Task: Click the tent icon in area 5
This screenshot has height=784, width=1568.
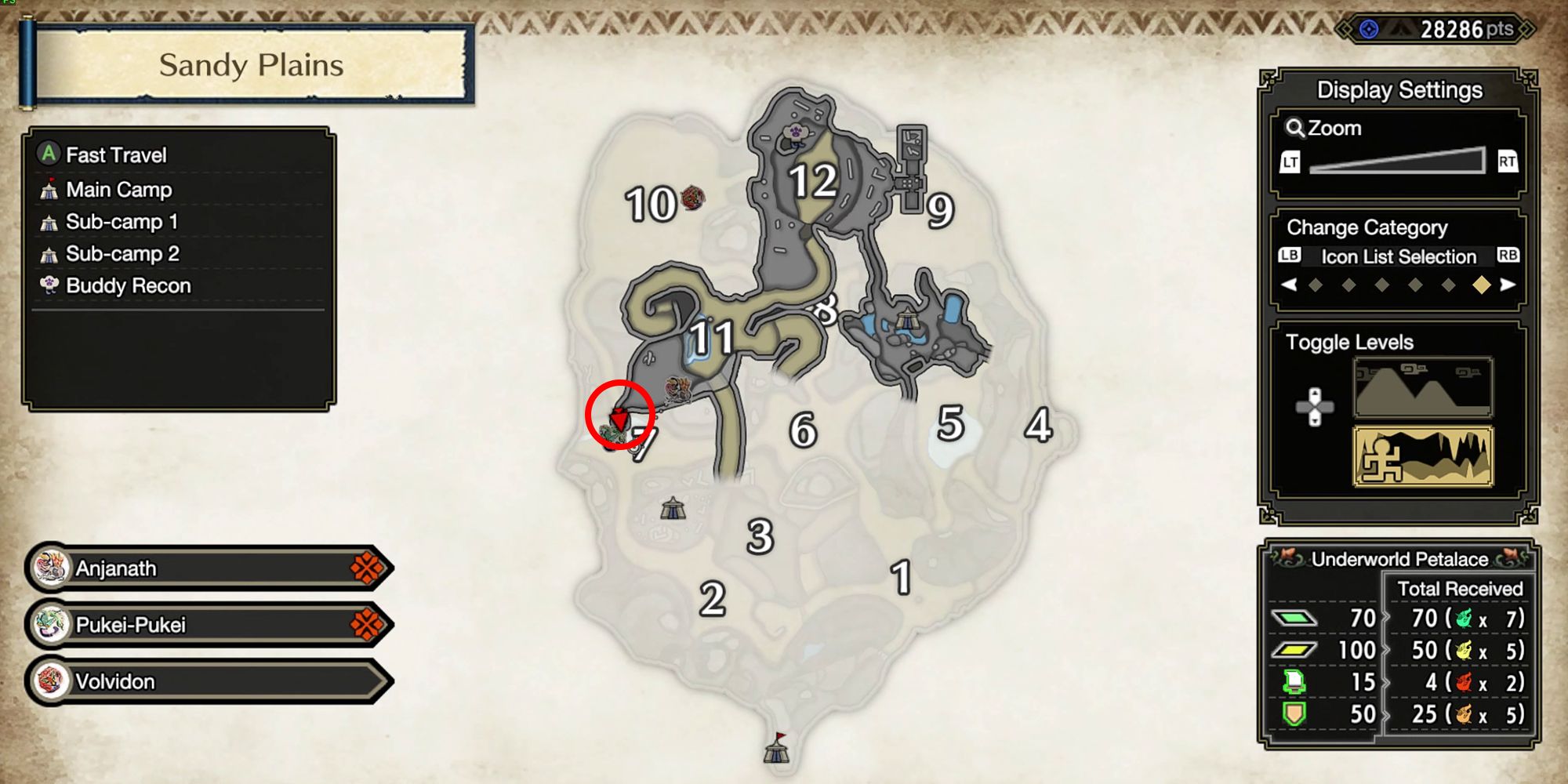Action: 909,318
